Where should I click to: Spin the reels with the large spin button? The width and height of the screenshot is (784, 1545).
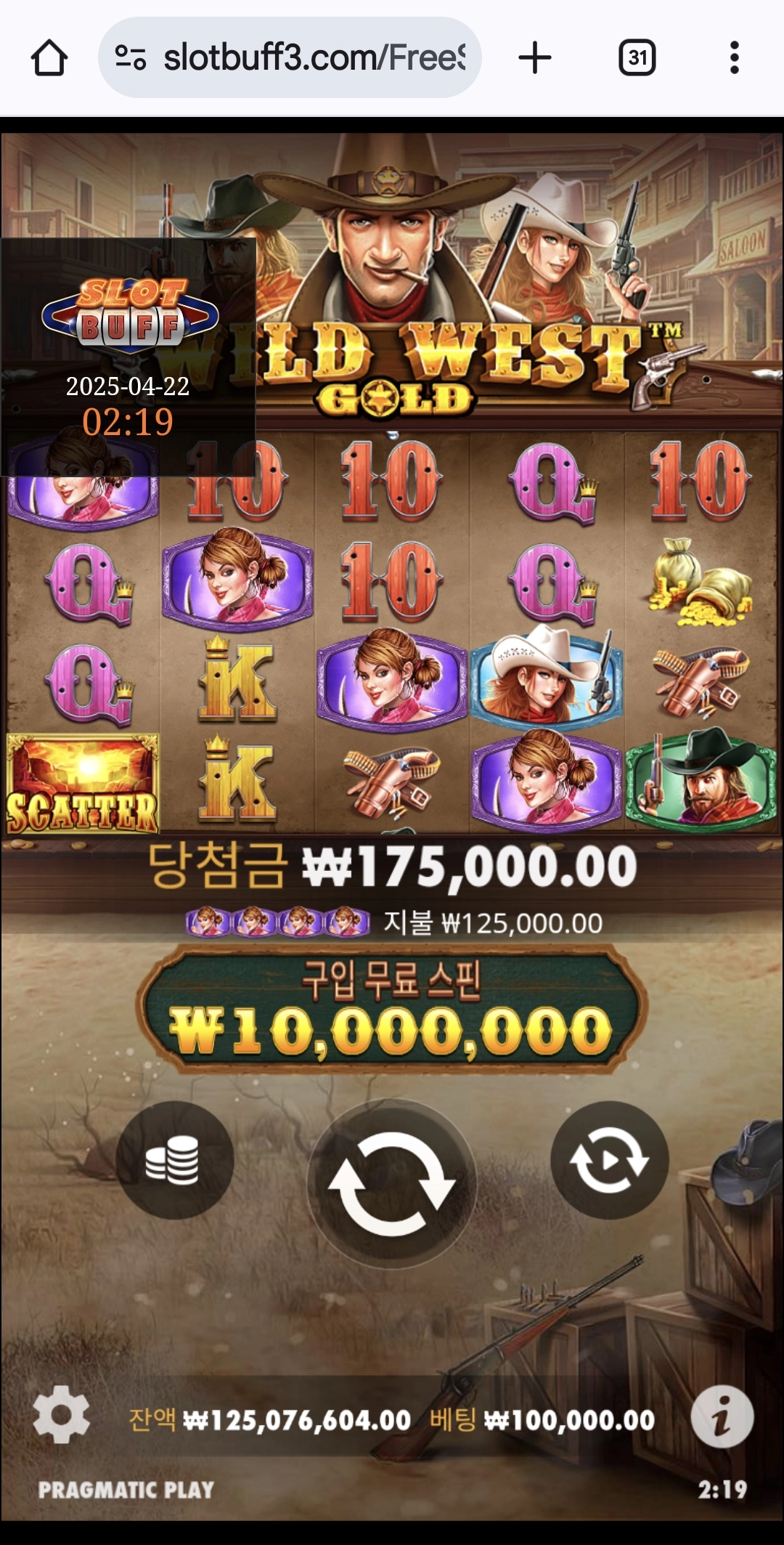click(391, 1183)
